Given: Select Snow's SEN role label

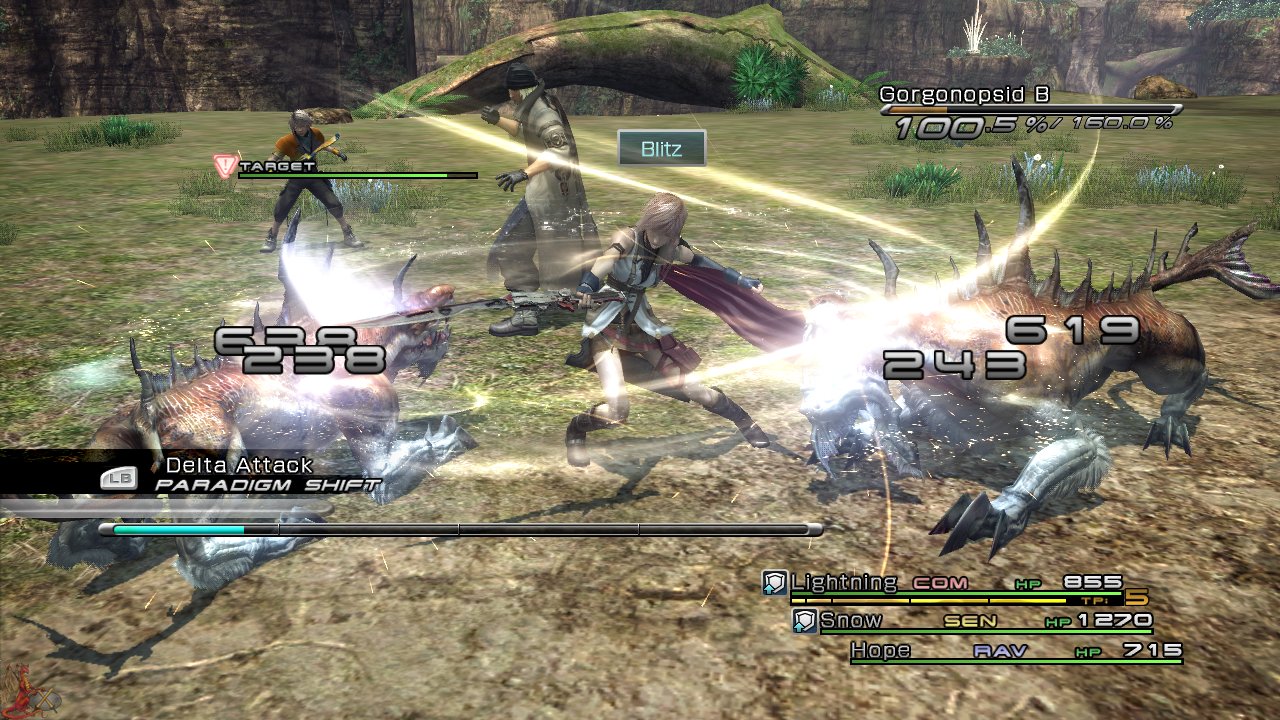Looking at the screenshot, I should click(970, 620).
